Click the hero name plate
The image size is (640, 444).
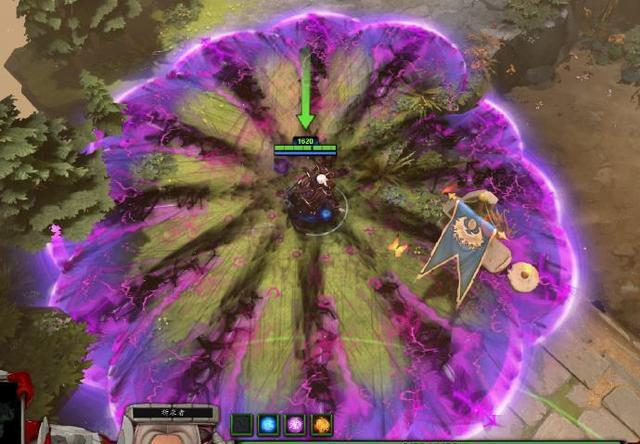(174, 412)
